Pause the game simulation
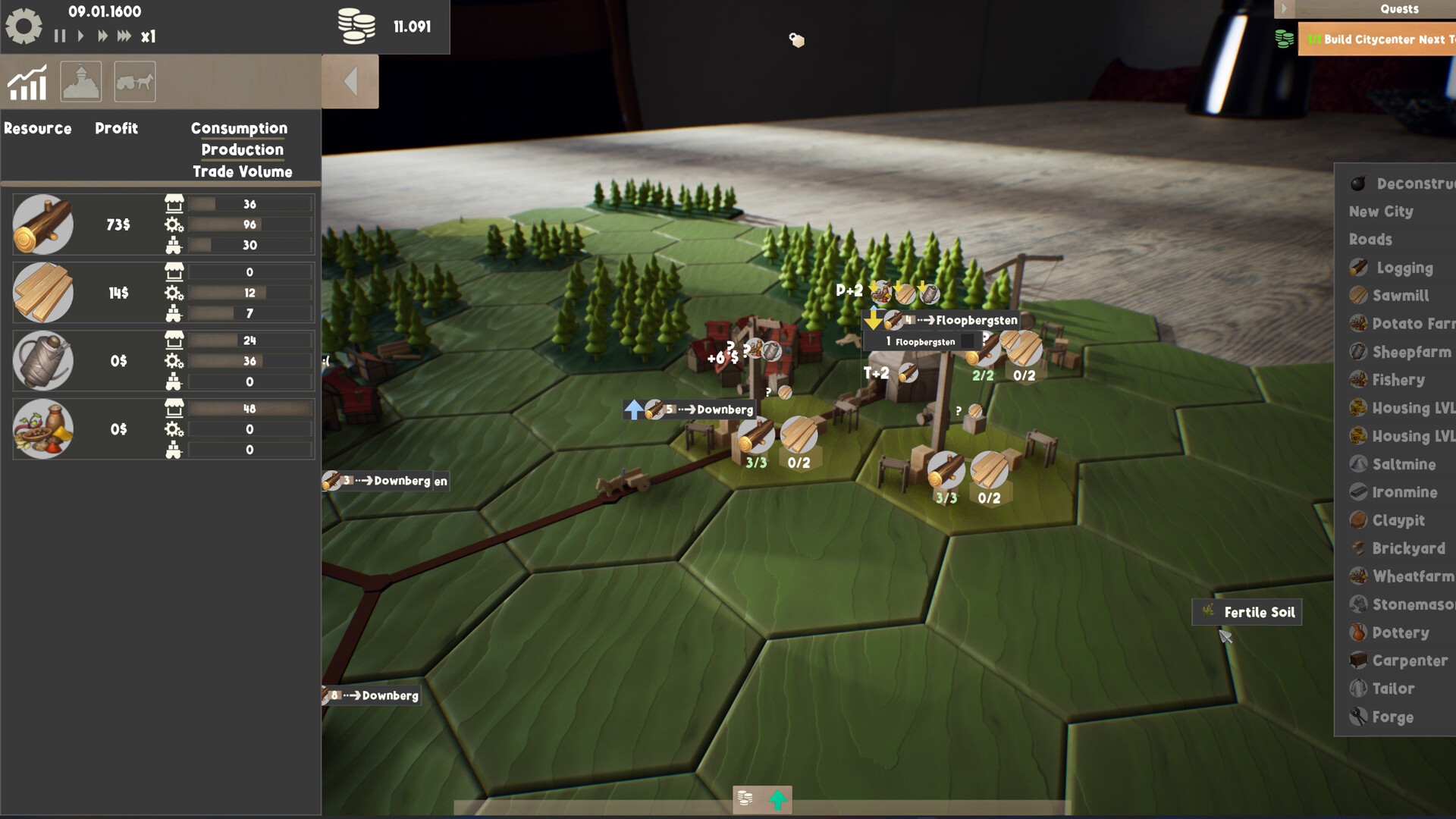Image resolution: width=1456 pixels, height=819 pixels. (60, 36)
